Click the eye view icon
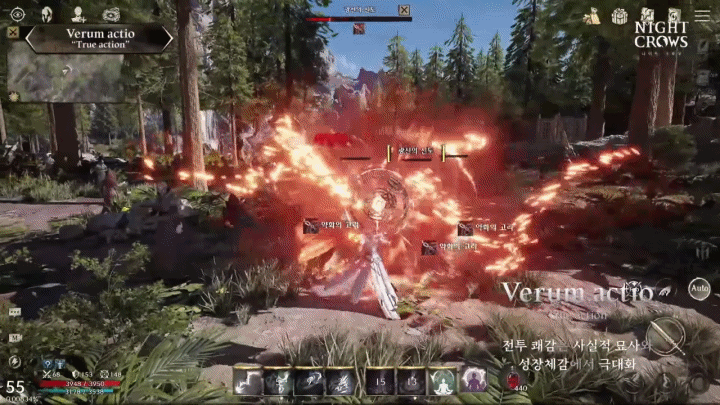The height and width of the screenshot is (405, 720). tap(17, 14)
